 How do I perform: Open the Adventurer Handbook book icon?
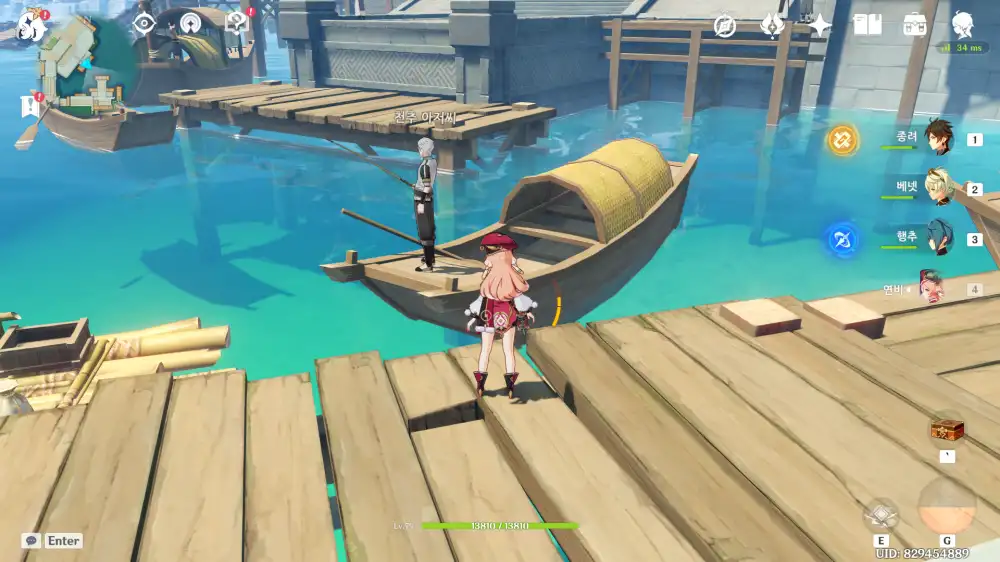coord(867,25)
